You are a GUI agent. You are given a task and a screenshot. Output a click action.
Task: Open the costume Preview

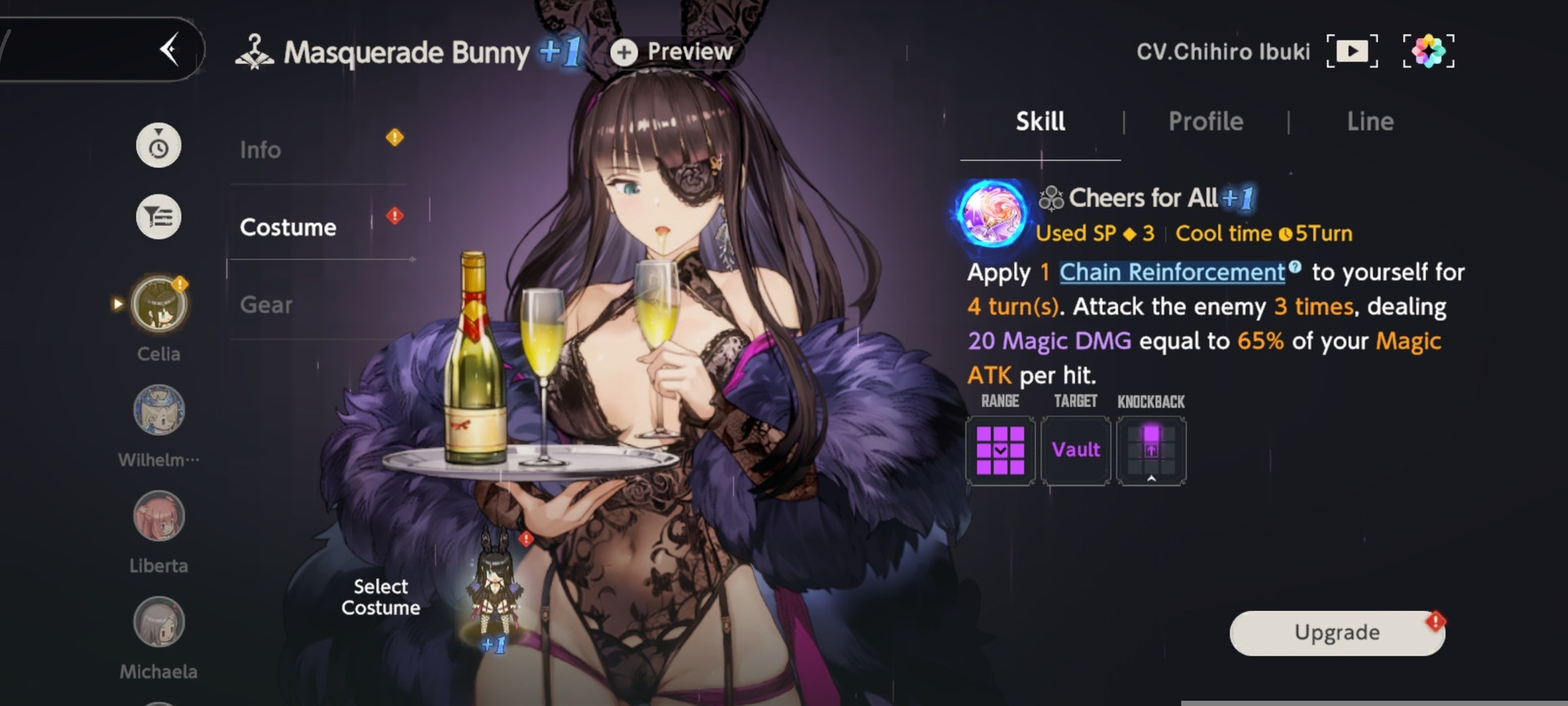tap(674, 52)
